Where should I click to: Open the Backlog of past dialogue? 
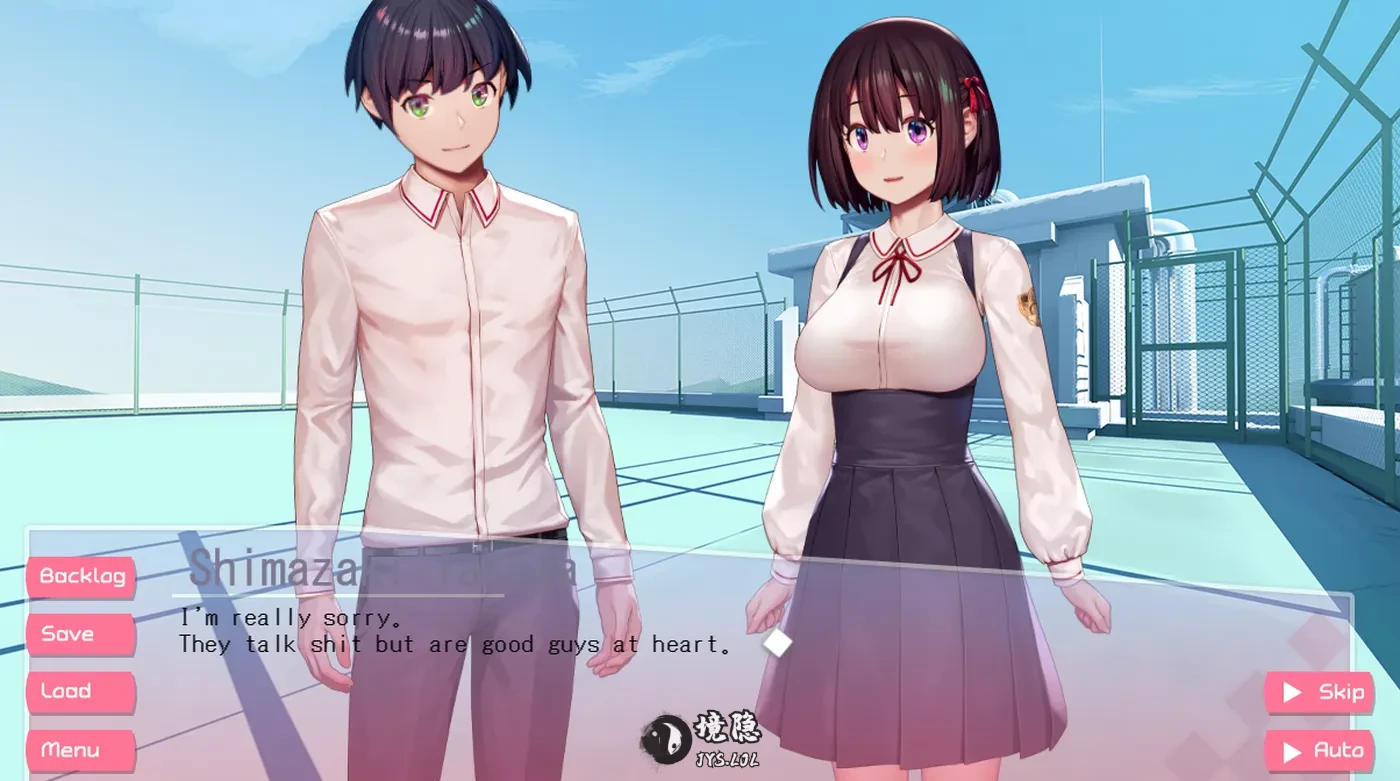[81, 576]
